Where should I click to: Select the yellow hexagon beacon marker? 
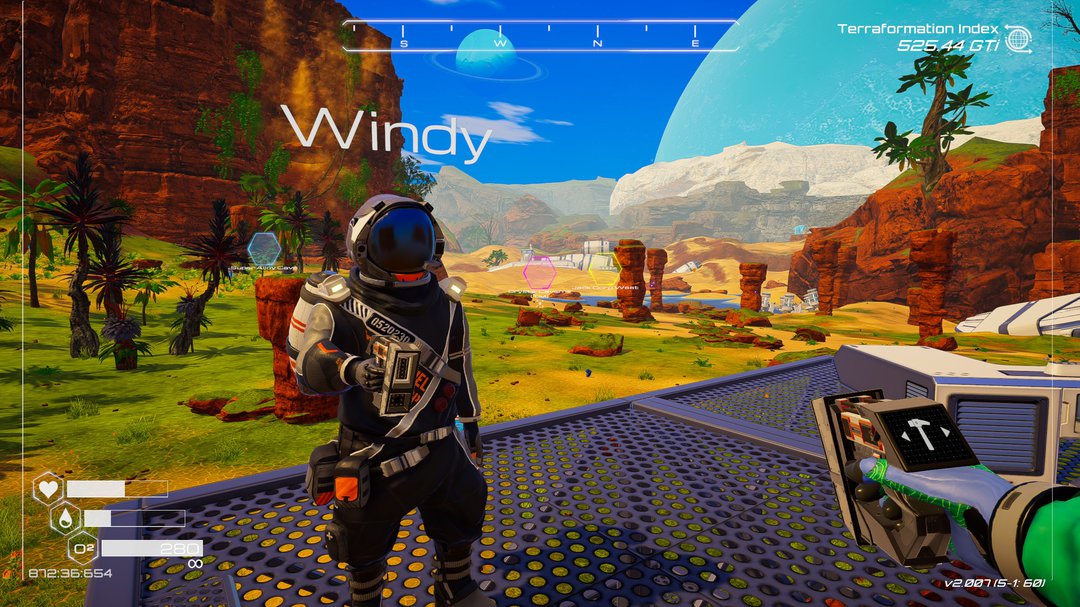pos(604,269)
